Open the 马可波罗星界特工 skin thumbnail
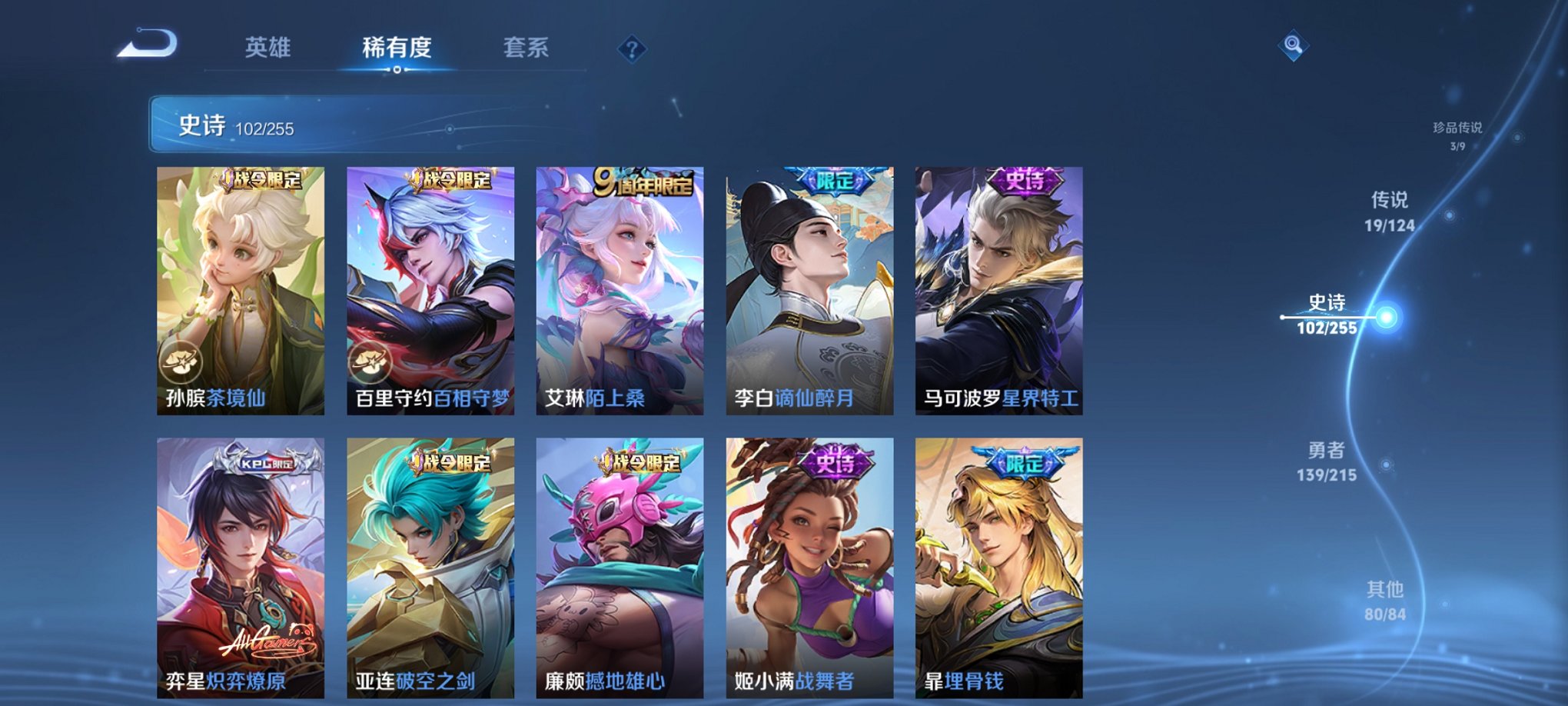 [999, 288]
